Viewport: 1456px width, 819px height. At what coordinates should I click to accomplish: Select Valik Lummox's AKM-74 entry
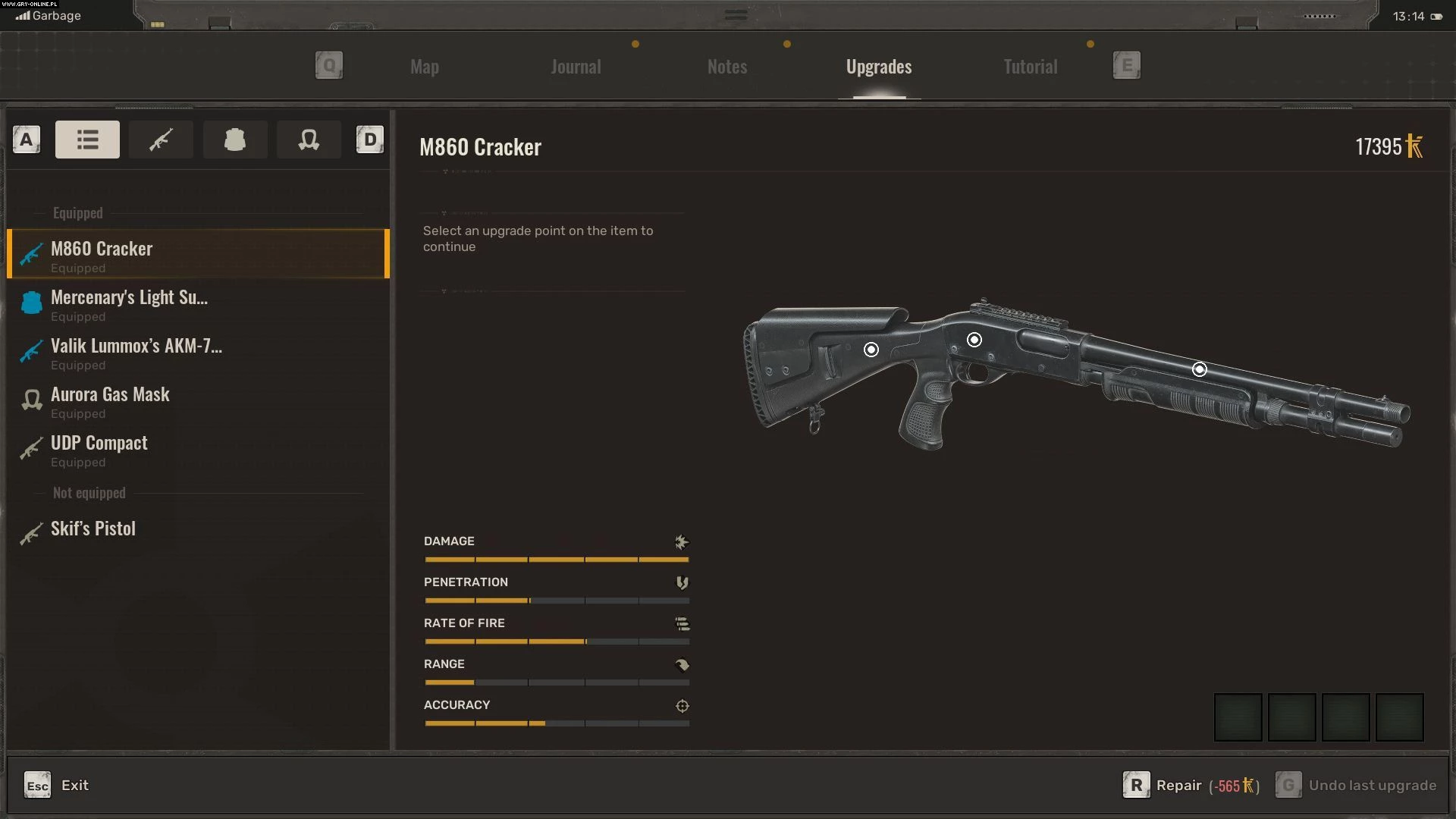tap(197, 352)
